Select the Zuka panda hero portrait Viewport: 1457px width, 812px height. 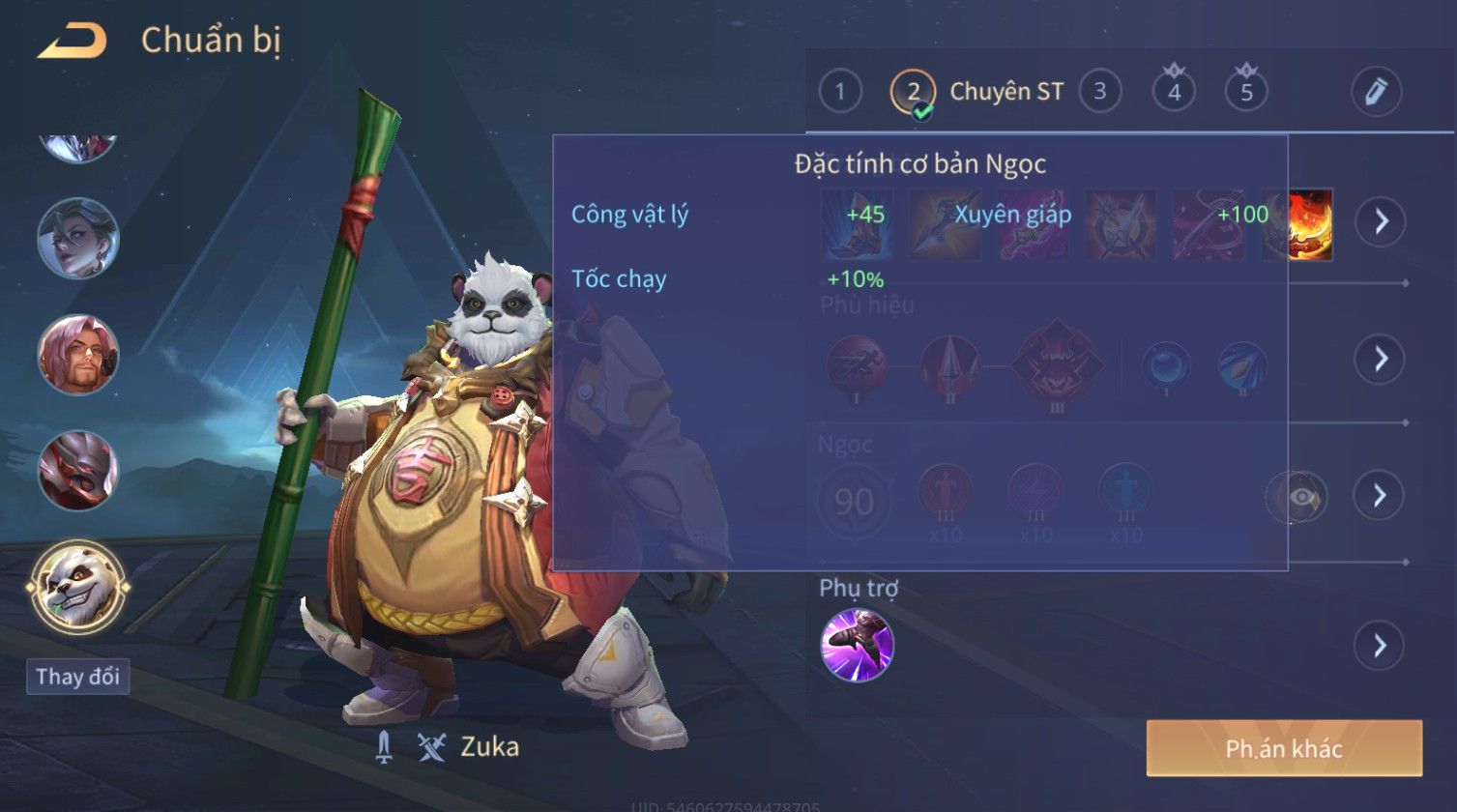77,587
